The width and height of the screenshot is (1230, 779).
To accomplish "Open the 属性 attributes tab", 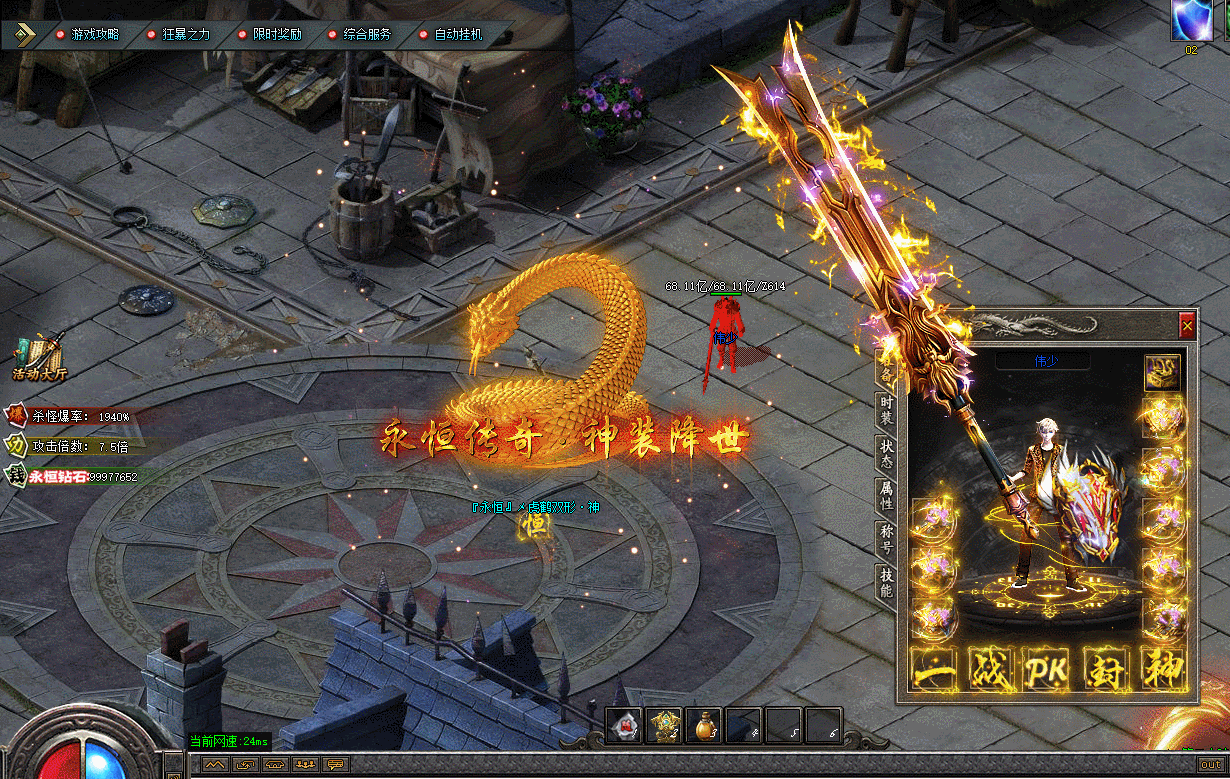I will point(886,495).
